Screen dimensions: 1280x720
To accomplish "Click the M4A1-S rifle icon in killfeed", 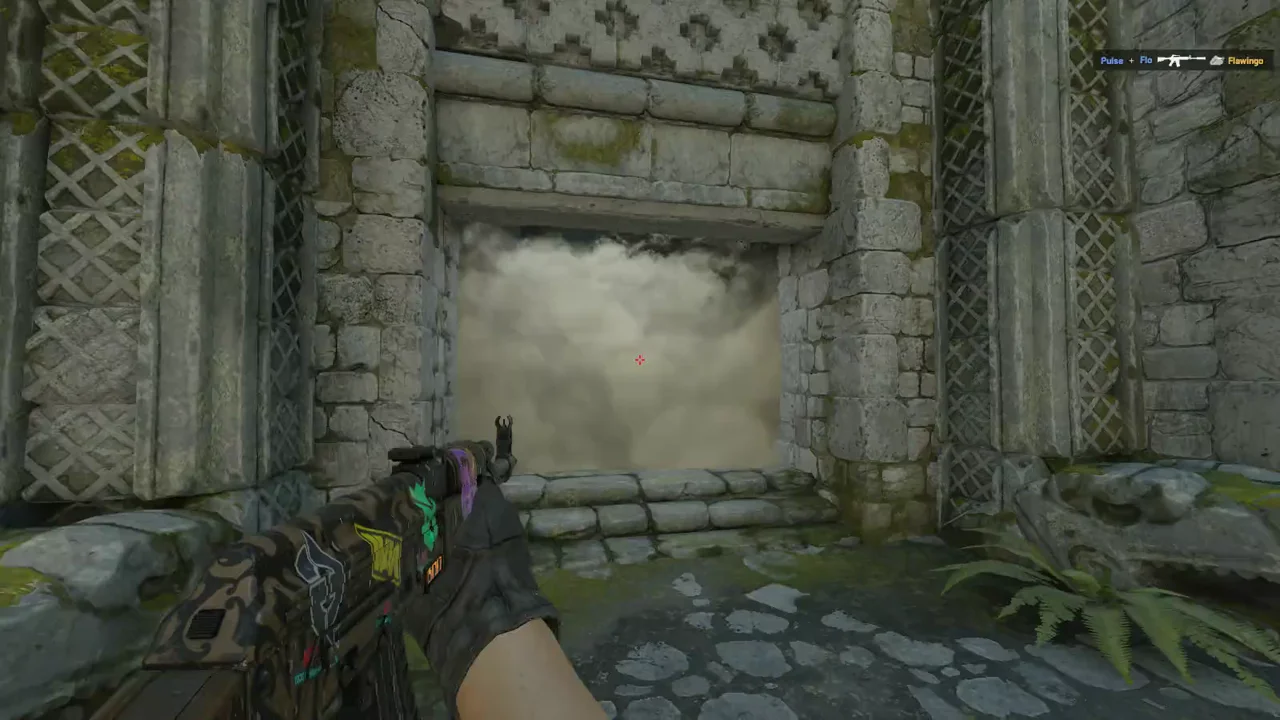I will [1182, 60].
